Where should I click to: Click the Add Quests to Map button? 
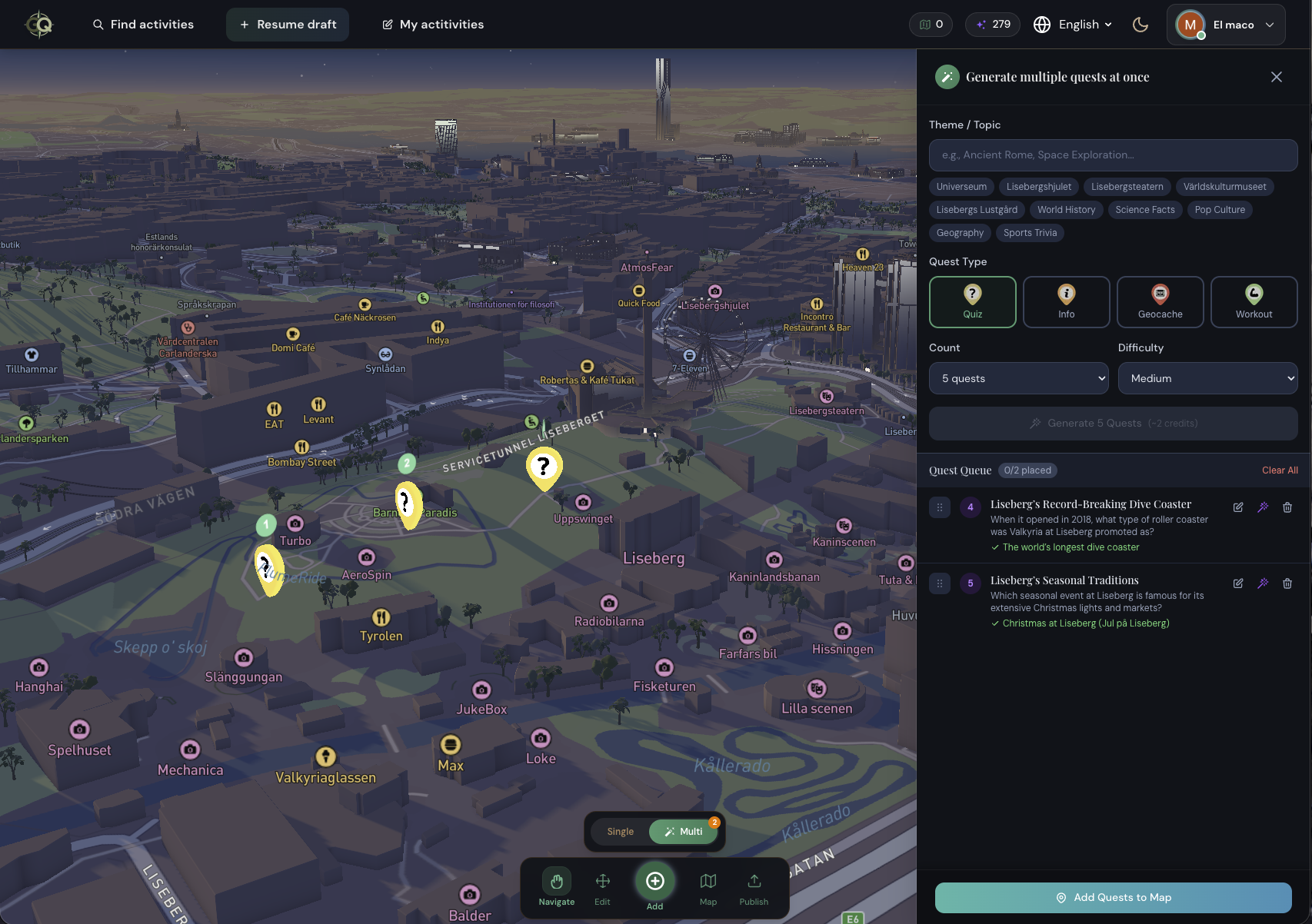click(1113, 897)
